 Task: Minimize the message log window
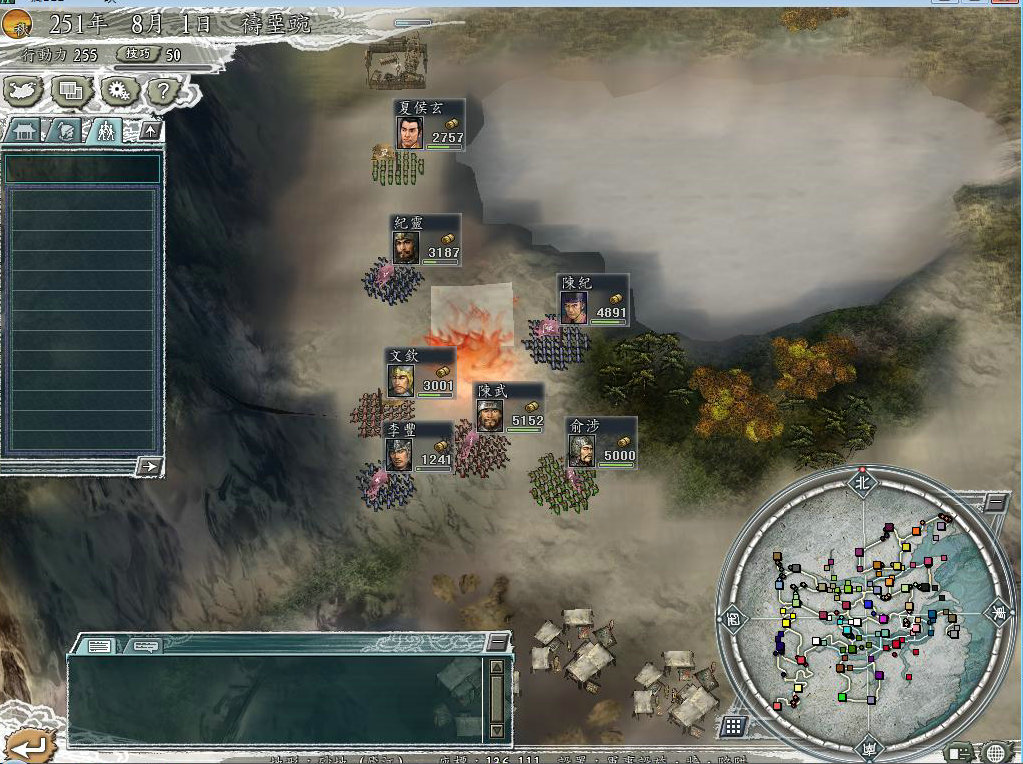point(496,643)
